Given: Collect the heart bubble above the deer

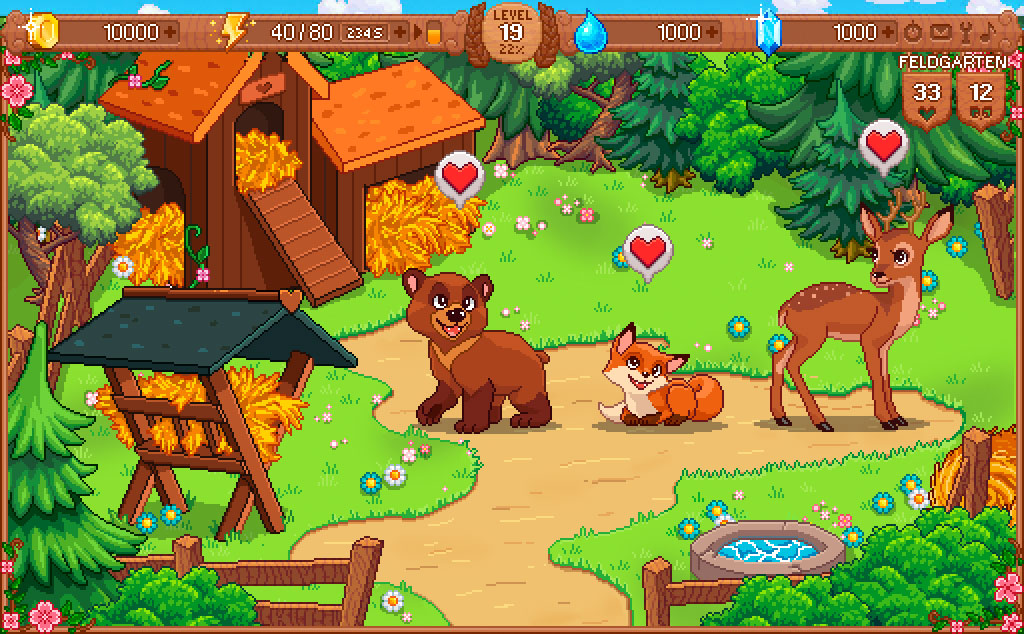Looking at the screenshot, I should point(884,145).
